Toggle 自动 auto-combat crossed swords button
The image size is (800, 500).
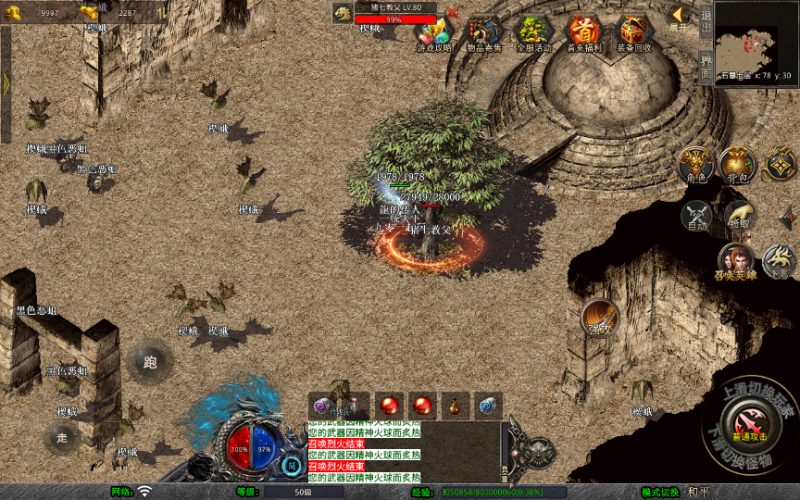point(696,215)
